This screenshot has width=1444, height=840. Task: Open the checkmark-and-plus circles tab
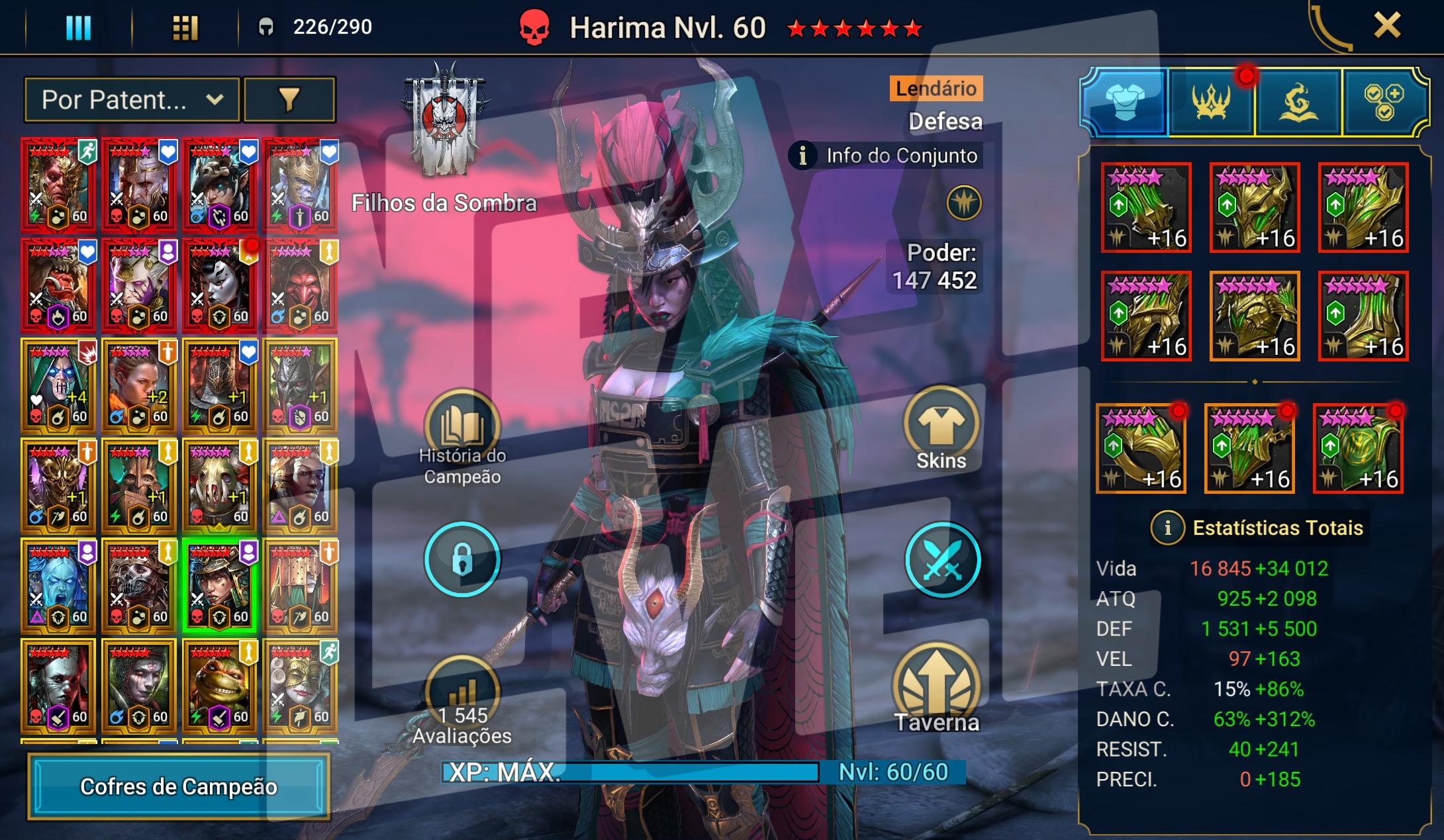click(1383, 103)
